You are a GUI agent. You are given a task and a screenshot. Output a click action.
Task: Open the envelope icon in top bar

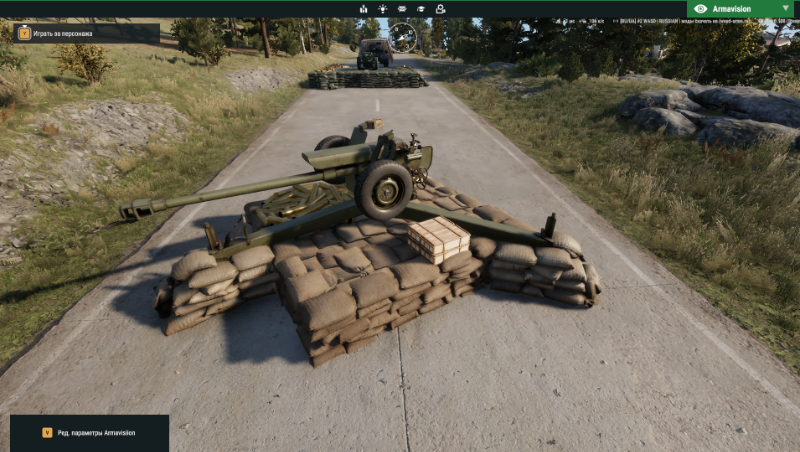pos(402,9)
